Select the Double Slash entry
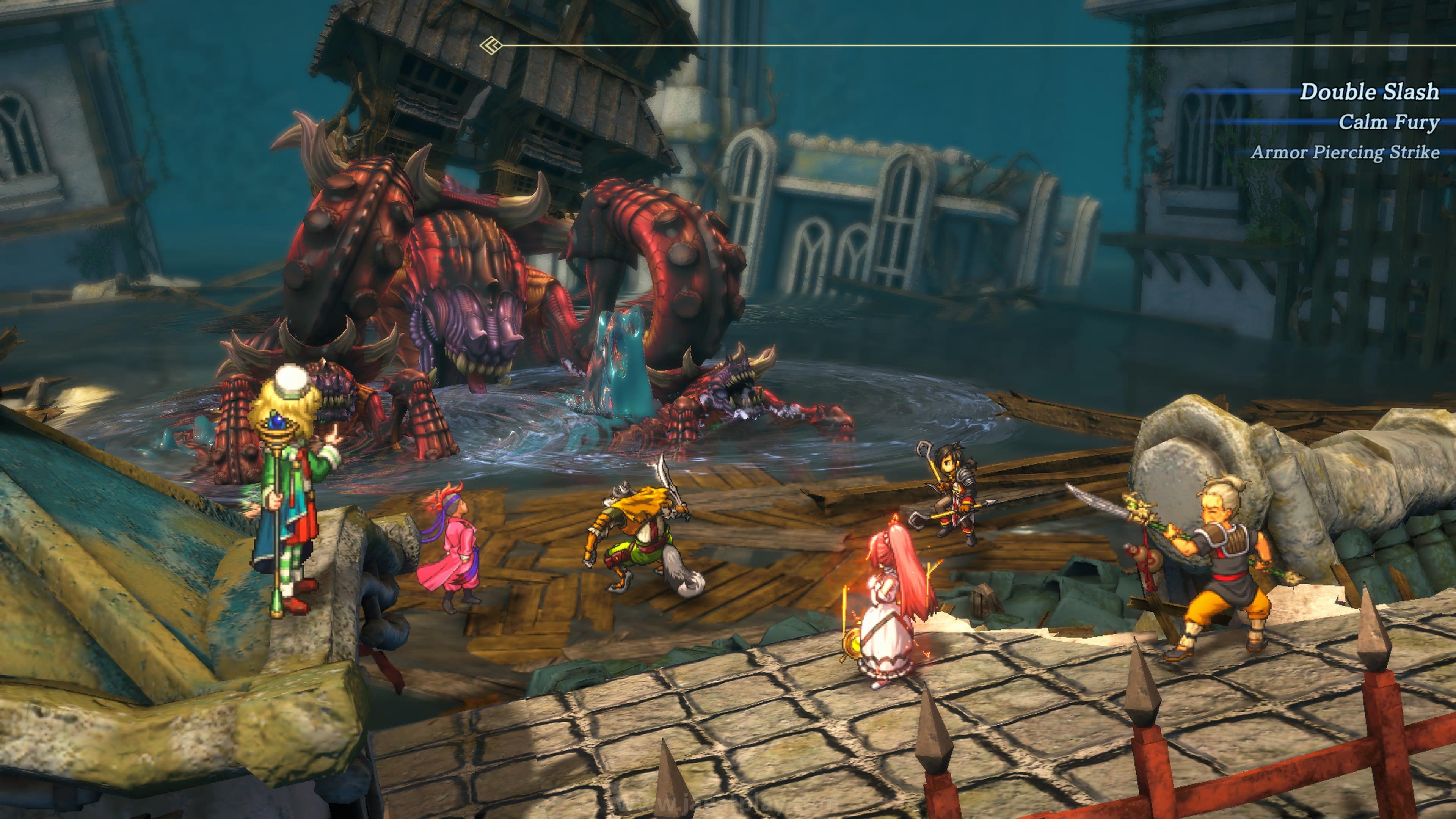Viewport: 1456px width, 819px height. pyautogui.click(x=1369, y=91)
